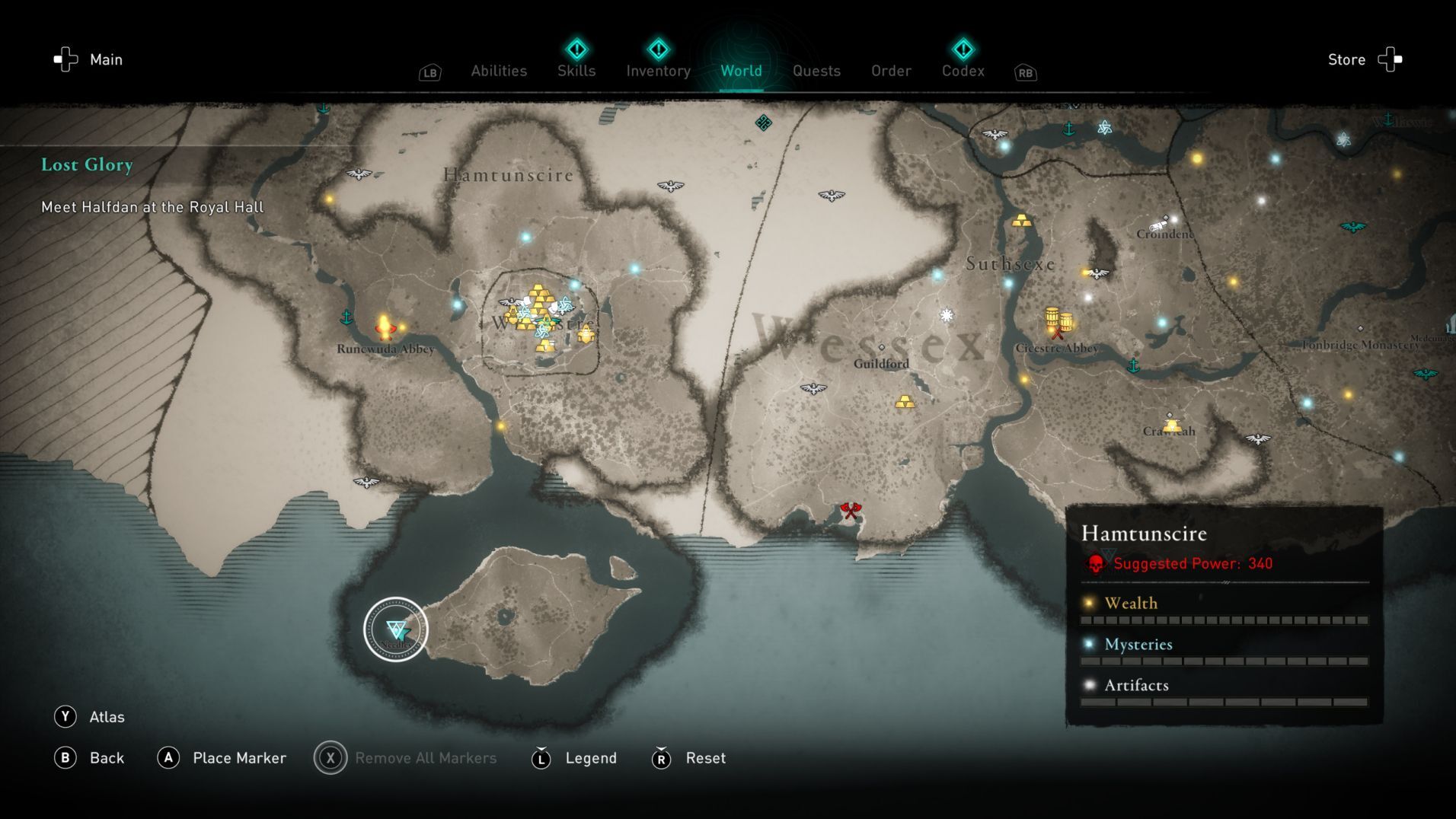Select the gold ingot marker below Guildford

coord(905,401)
